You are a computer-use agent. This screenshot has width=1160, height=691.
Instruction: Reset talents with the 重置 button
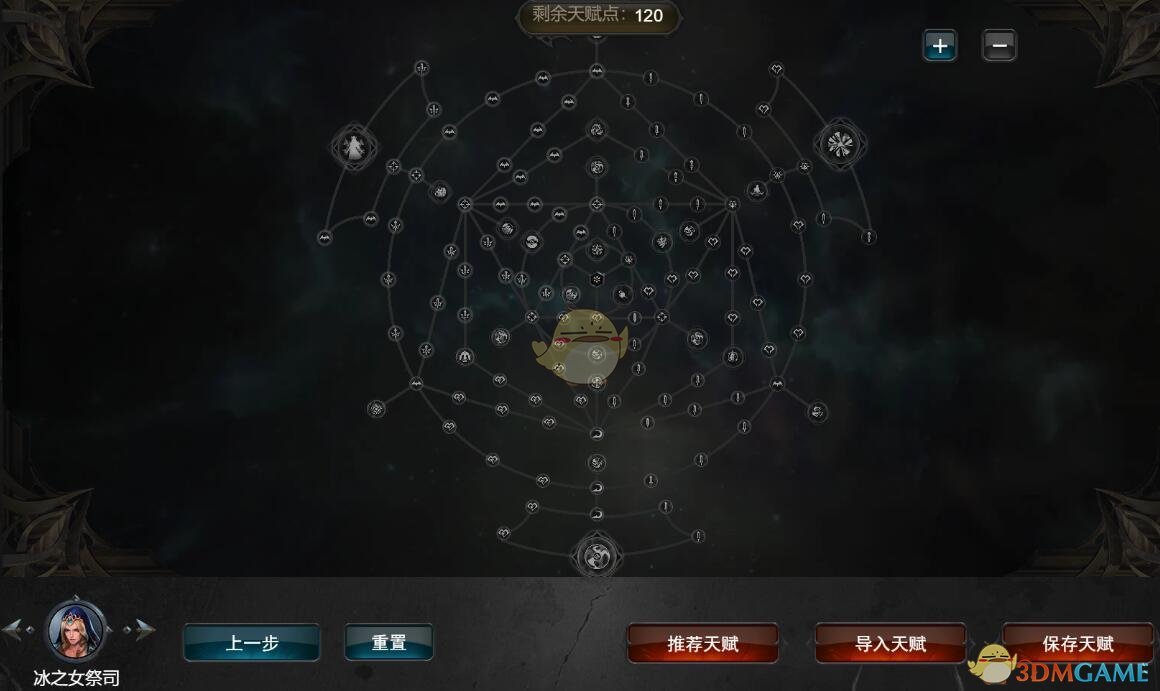pos(389,643)
